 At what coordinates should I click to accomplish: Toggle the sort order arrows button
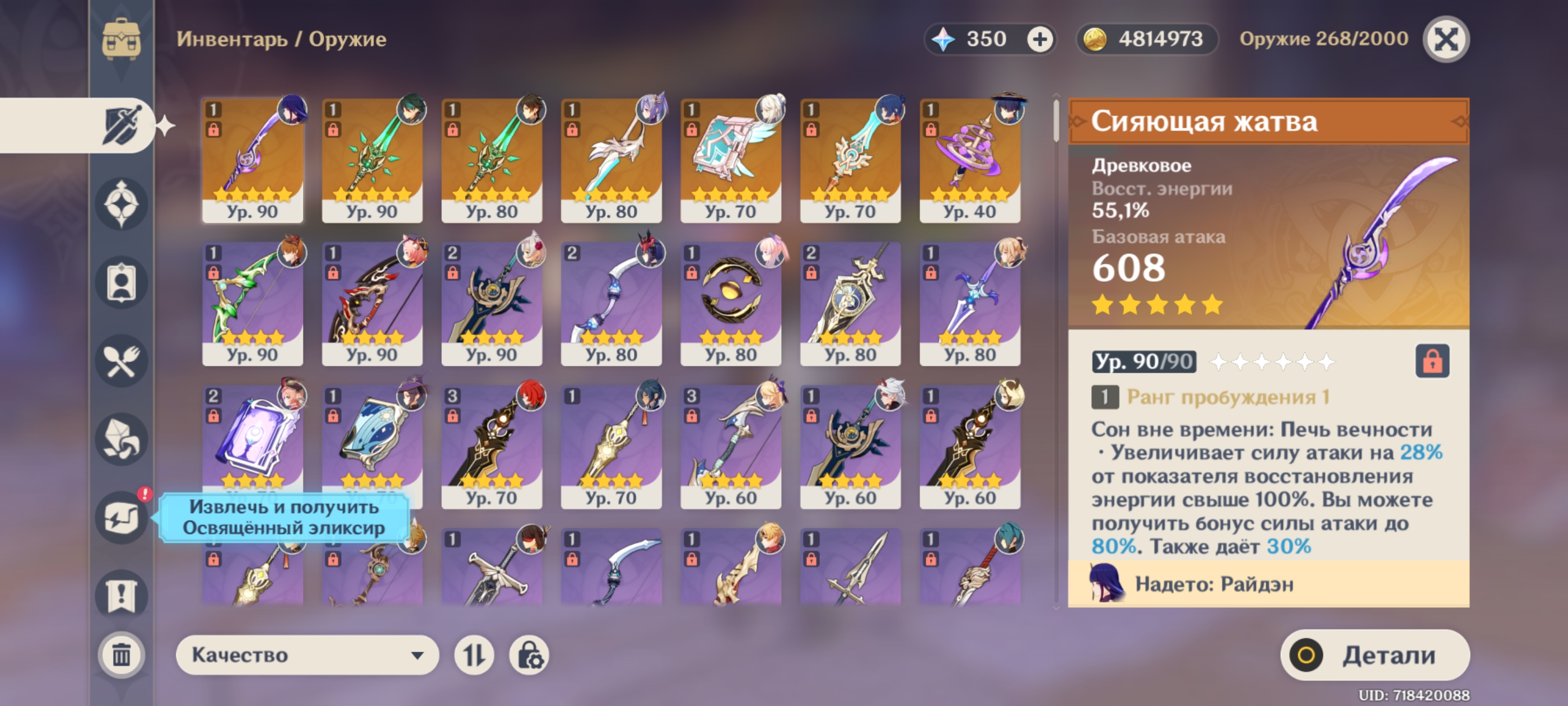click(x=474, y=655)
